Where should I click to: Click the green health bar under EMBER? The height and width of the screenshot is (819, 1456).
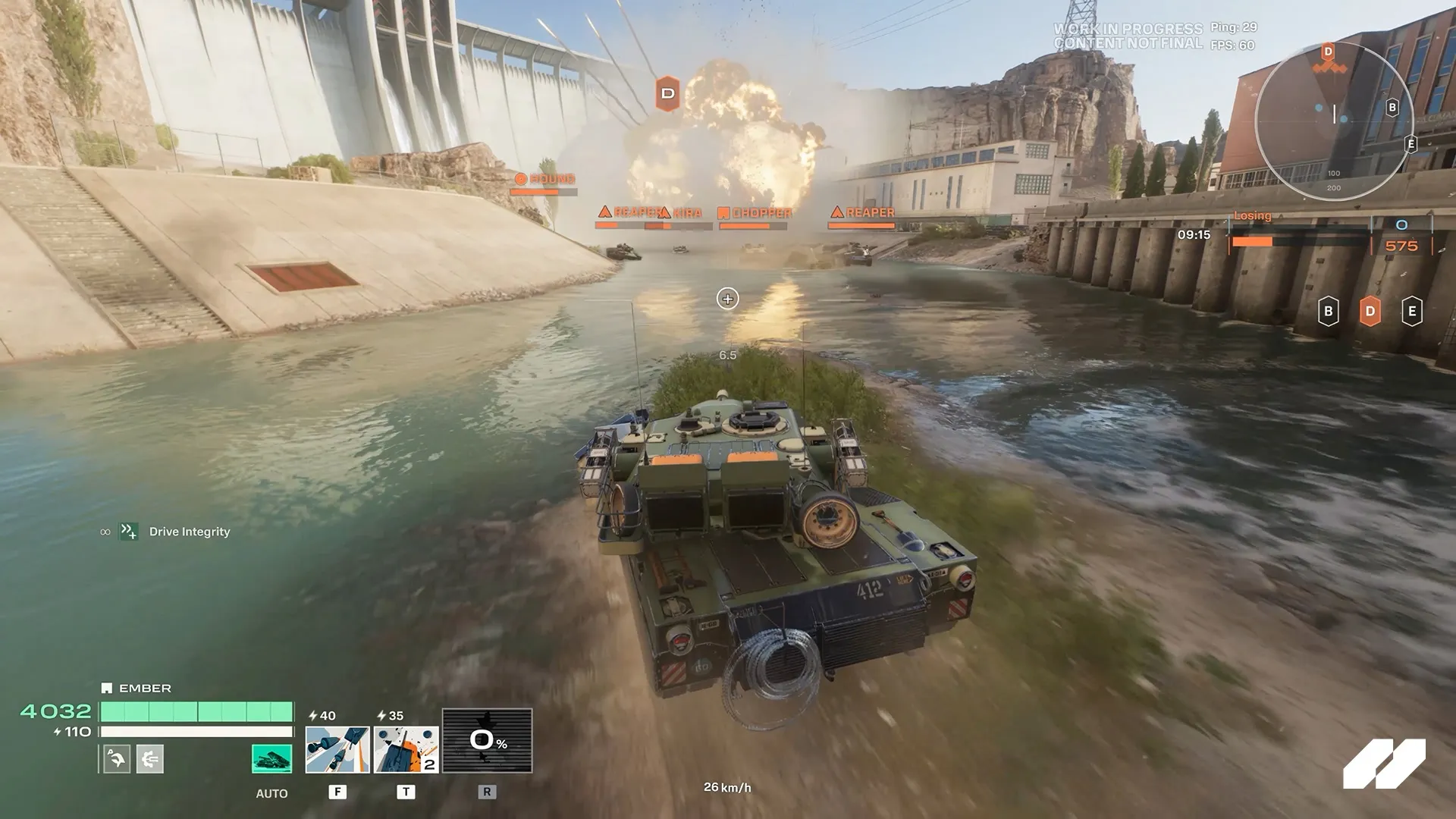click(x=197, y=711)
